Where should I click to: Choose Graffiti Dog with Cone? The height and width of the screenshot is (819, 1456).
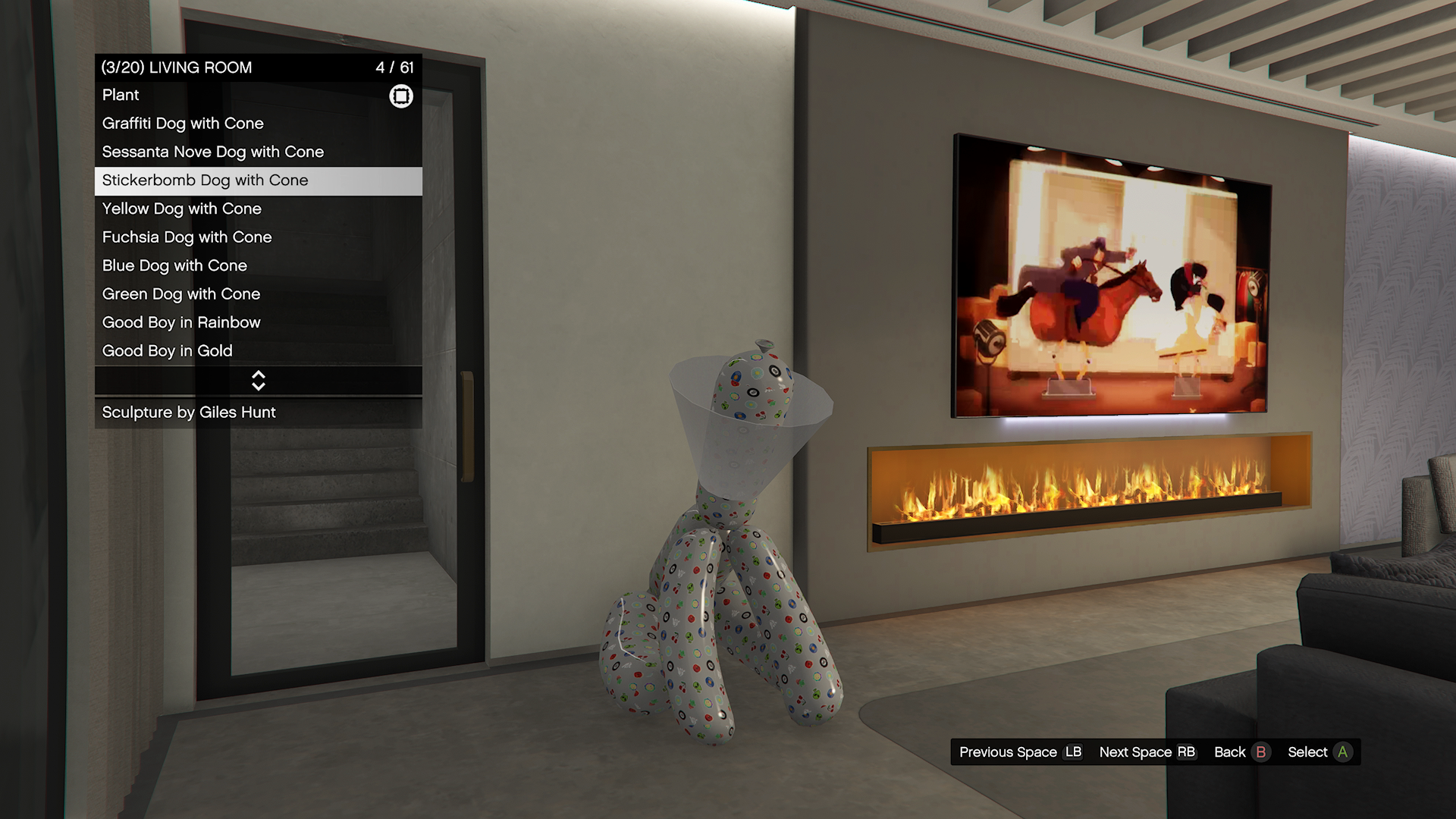(258, 124)
